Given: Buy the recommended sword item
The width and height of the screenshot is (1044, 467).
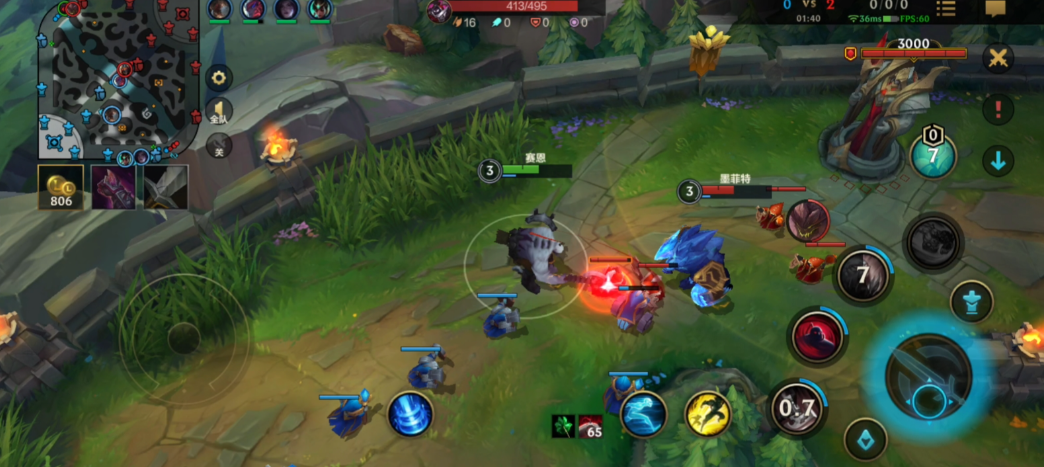Looking at the screenshot, I should pyautogui.click(x=165, y=187).
